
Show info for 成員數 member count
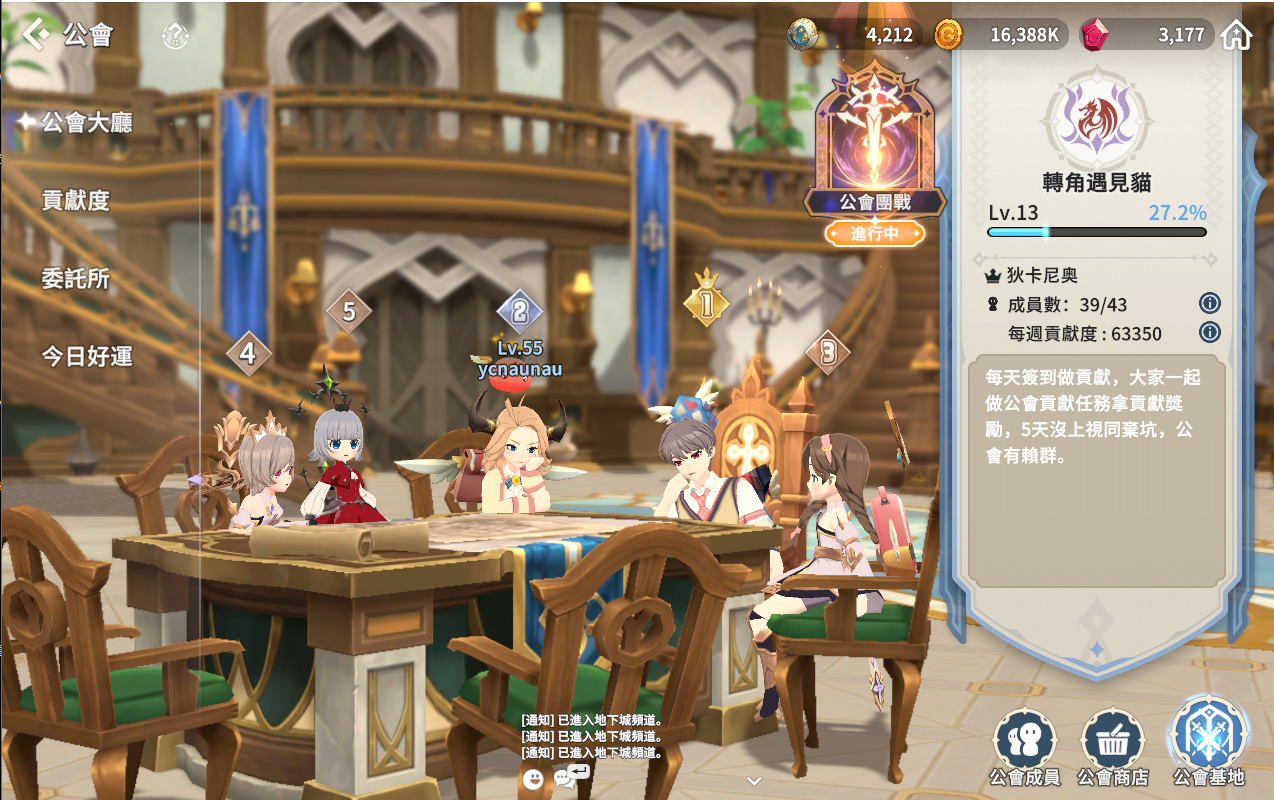[x=1209, y=304]
